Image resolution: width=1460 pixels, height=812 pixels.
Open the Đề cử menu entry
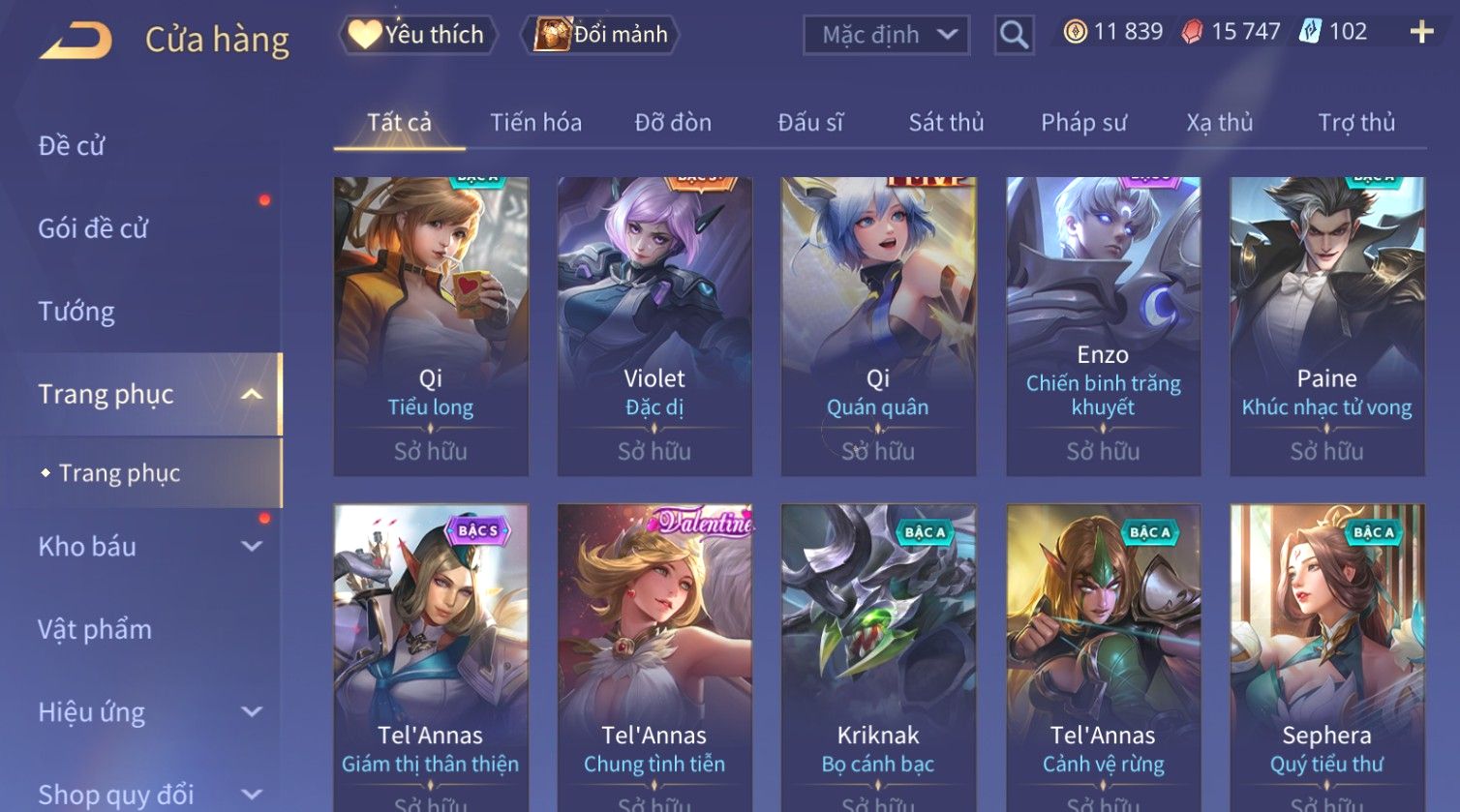[72, 146]
